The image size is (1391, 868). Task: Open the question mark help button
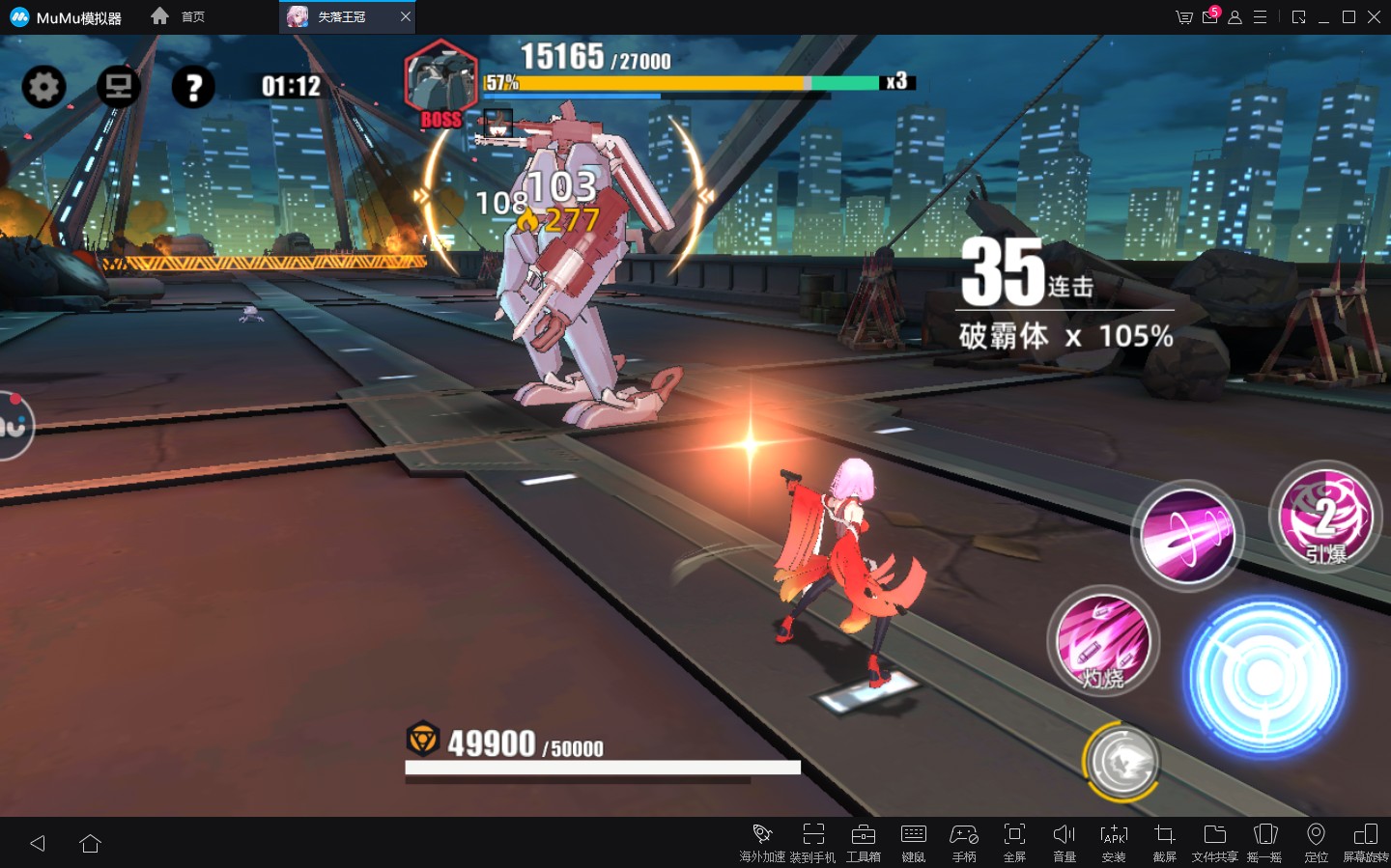click(x=193, y=88)
